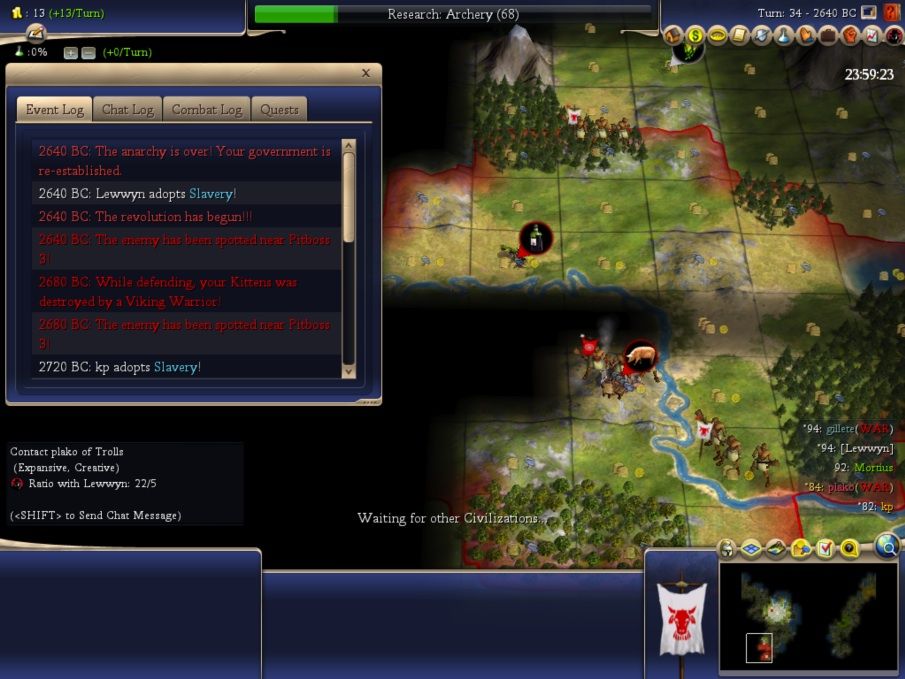Select the Event Log tab
Screen dimensions: 905x679
[x=55, y=110]
